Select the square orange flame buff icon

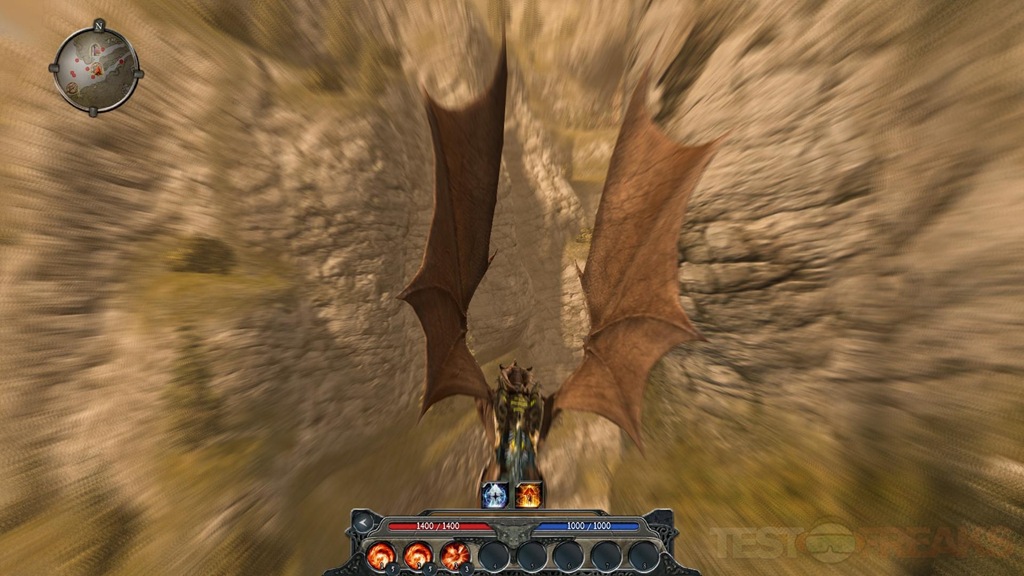(528, 494)
